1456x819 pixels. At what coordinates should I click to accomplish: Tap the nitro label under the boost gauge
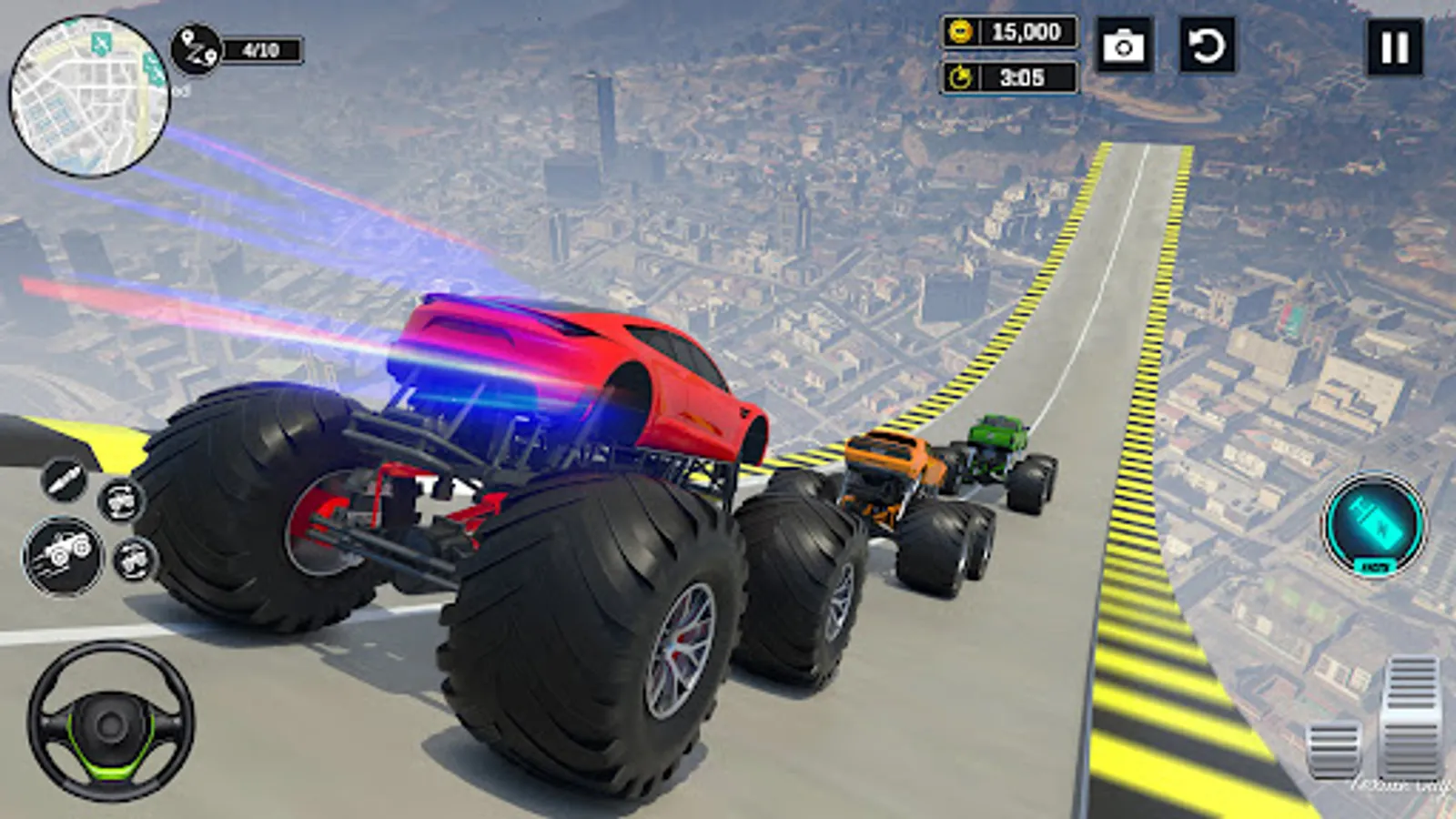[1375, 564]
